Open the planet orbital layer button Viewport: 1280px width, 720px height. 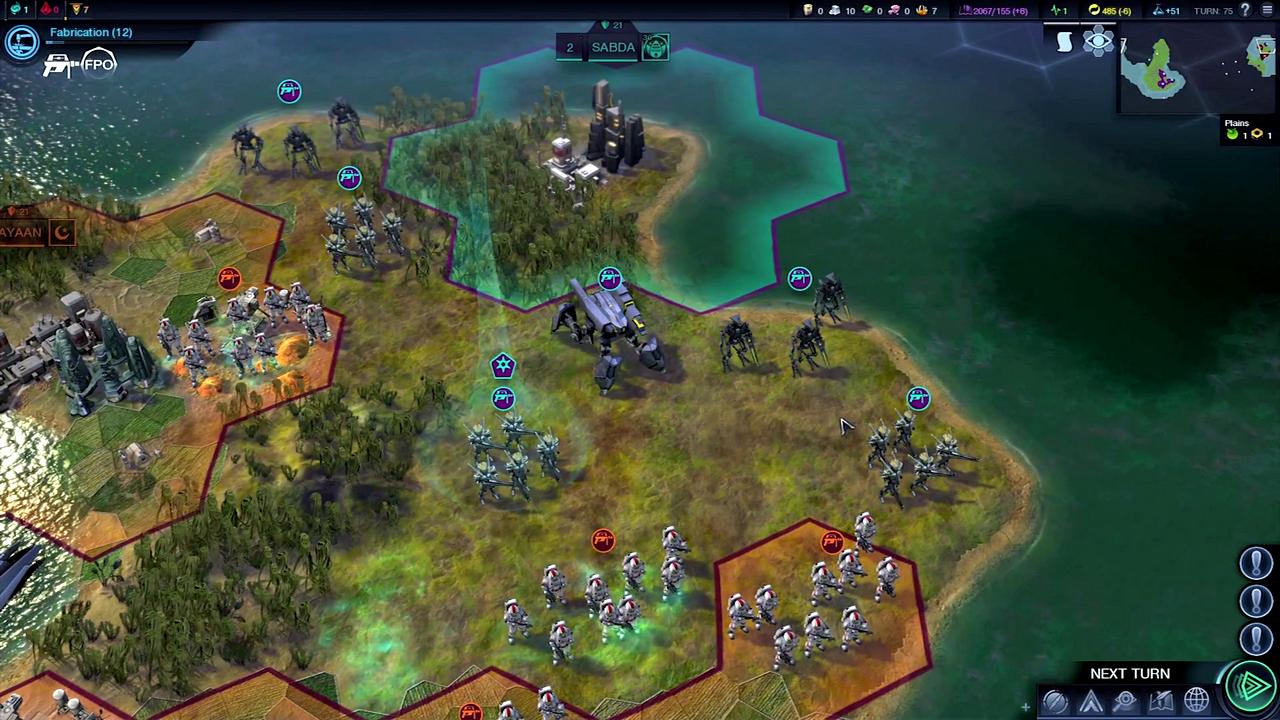1055,701
